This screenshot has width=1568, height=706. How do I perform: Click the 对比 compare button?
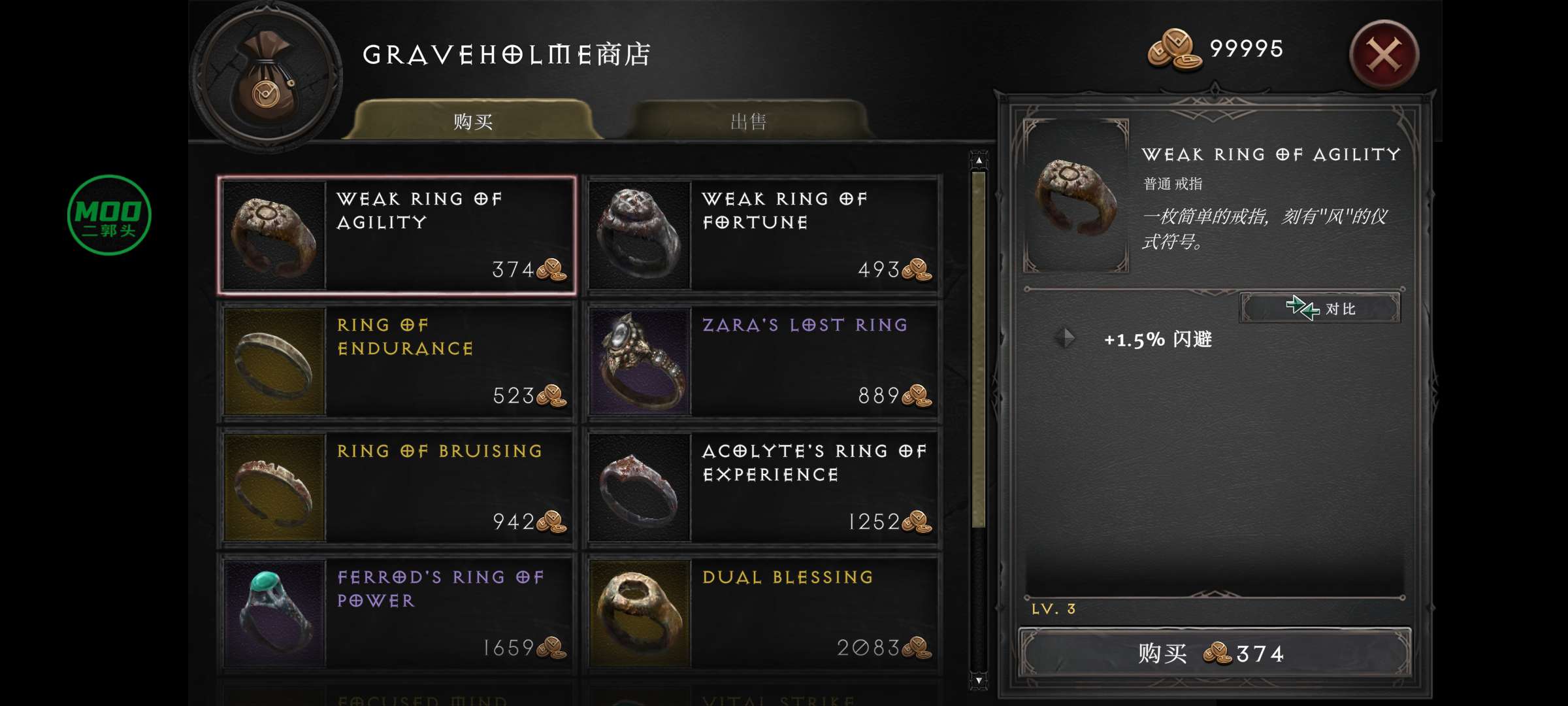[1320, 308]
